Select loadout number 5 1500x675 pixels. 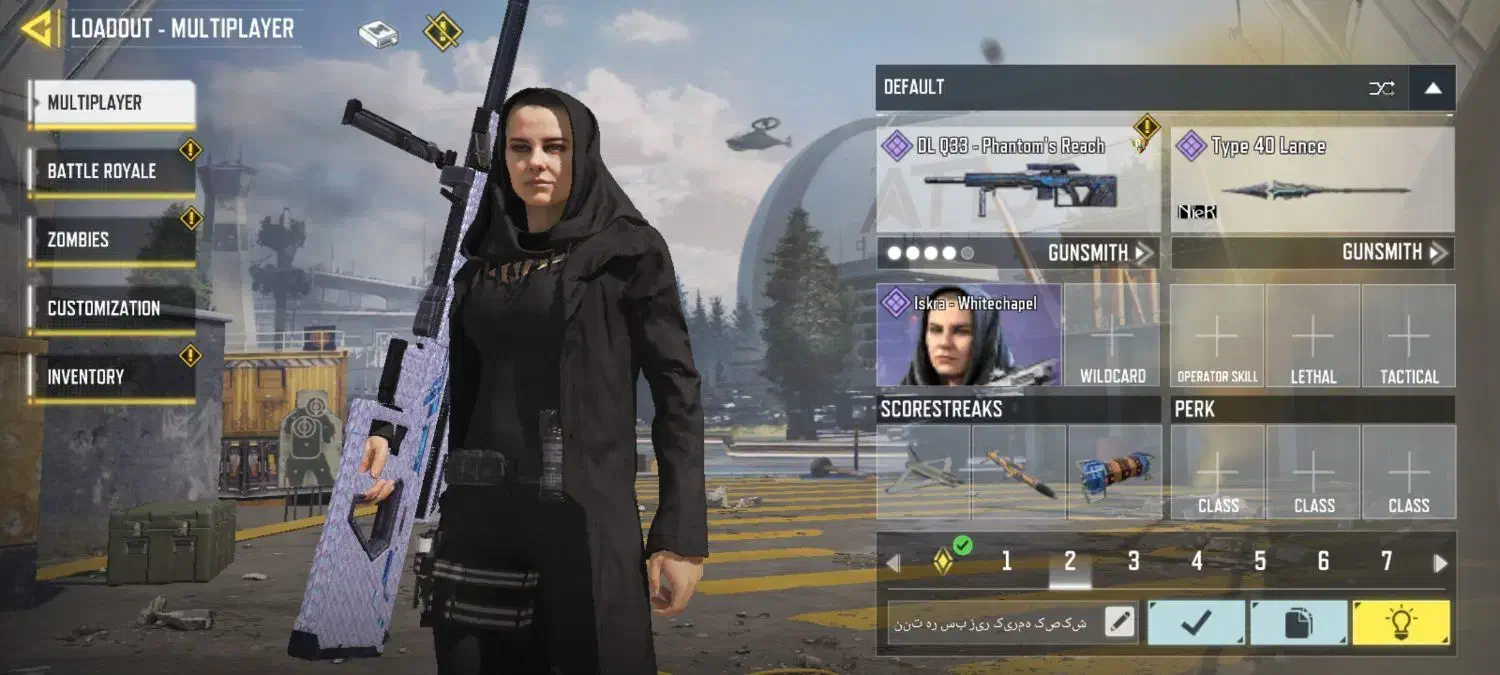point(1260,562)
